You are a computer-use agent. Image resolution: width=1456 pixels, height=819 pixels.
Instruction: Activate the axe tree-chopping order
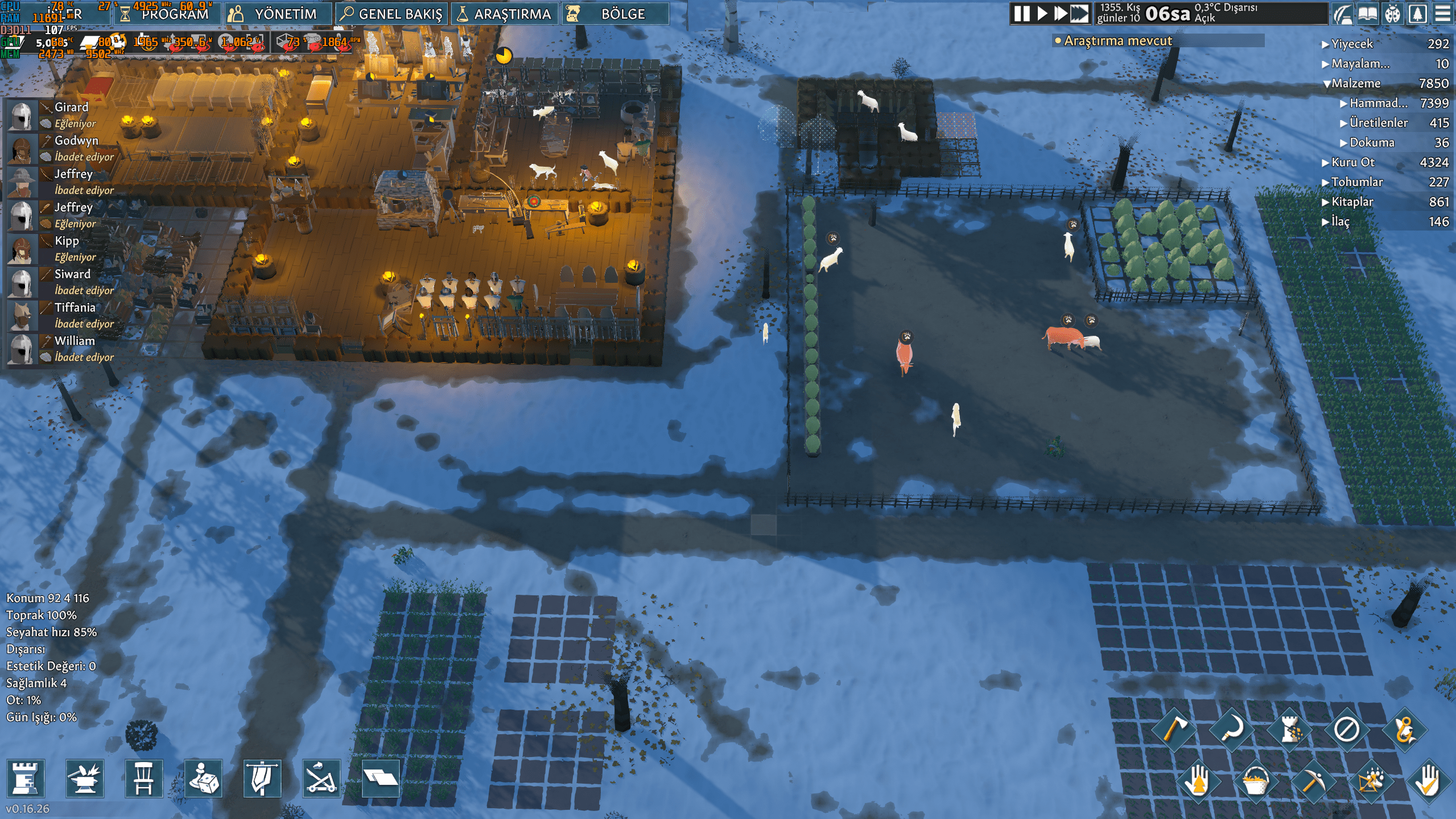(x=1174, y=729)
